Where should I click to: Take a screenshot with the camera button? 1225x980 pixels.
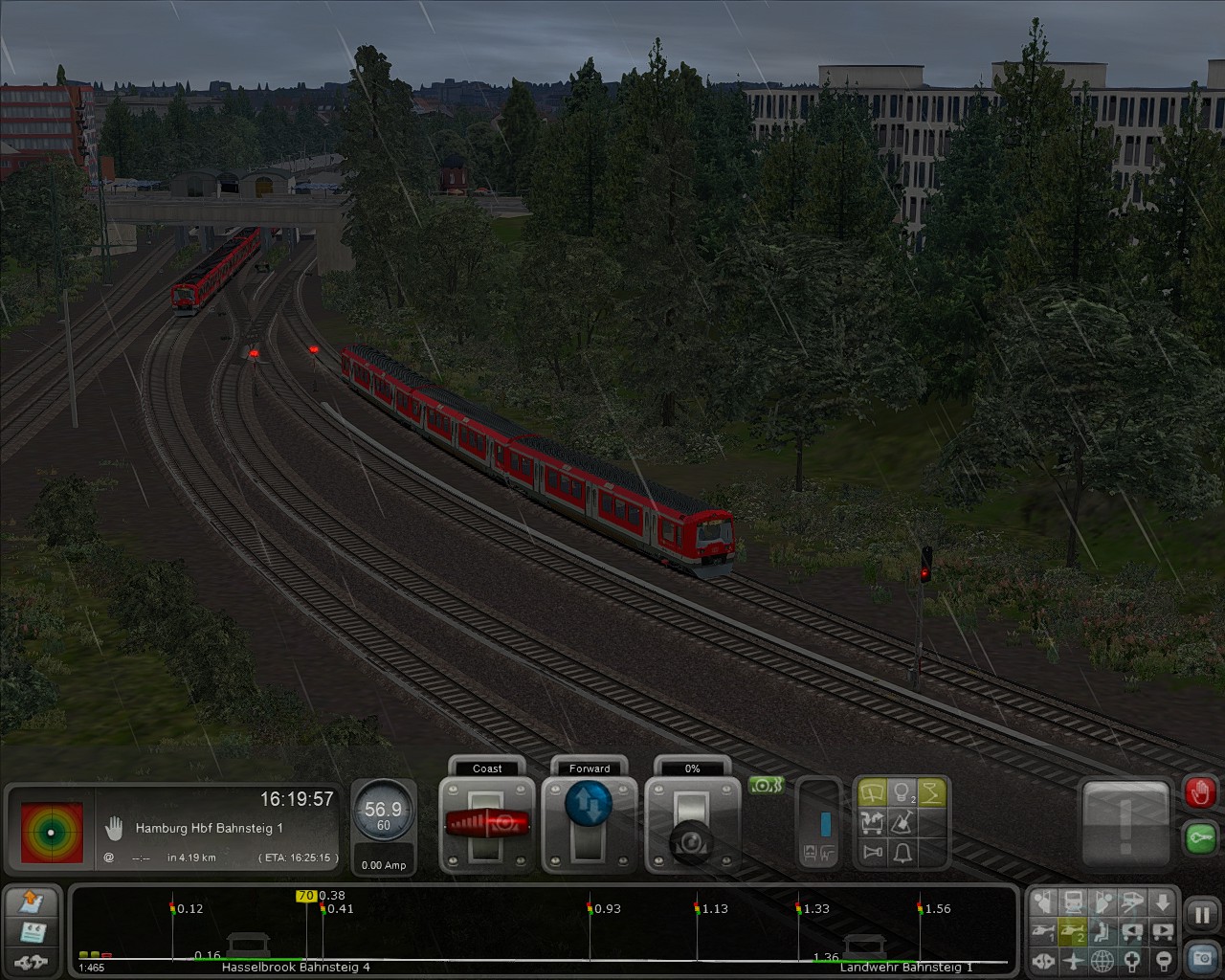1201,956
